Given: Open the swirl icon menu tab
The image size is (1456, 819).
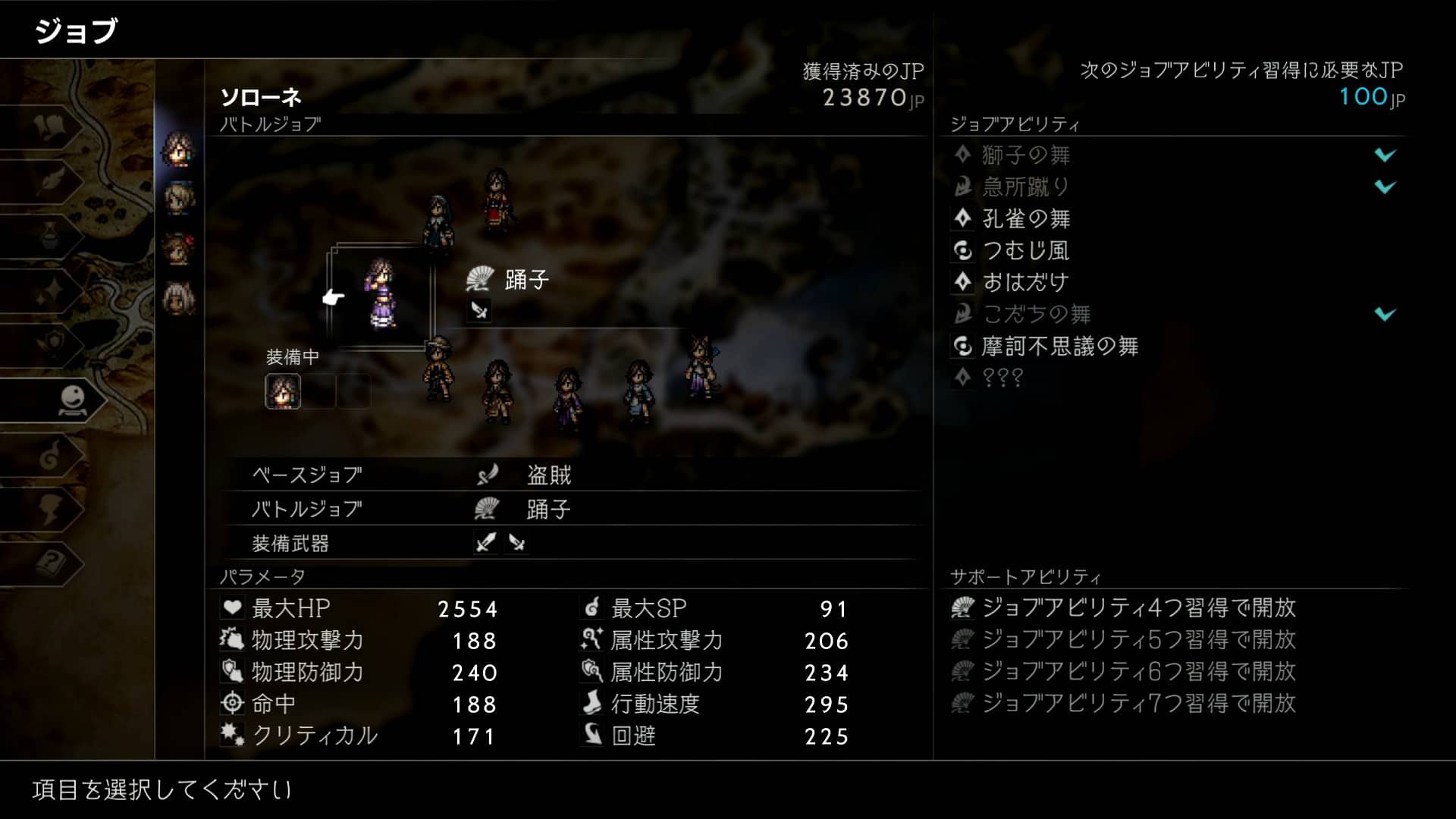Looking at the screenshot, I should point(52,455).
